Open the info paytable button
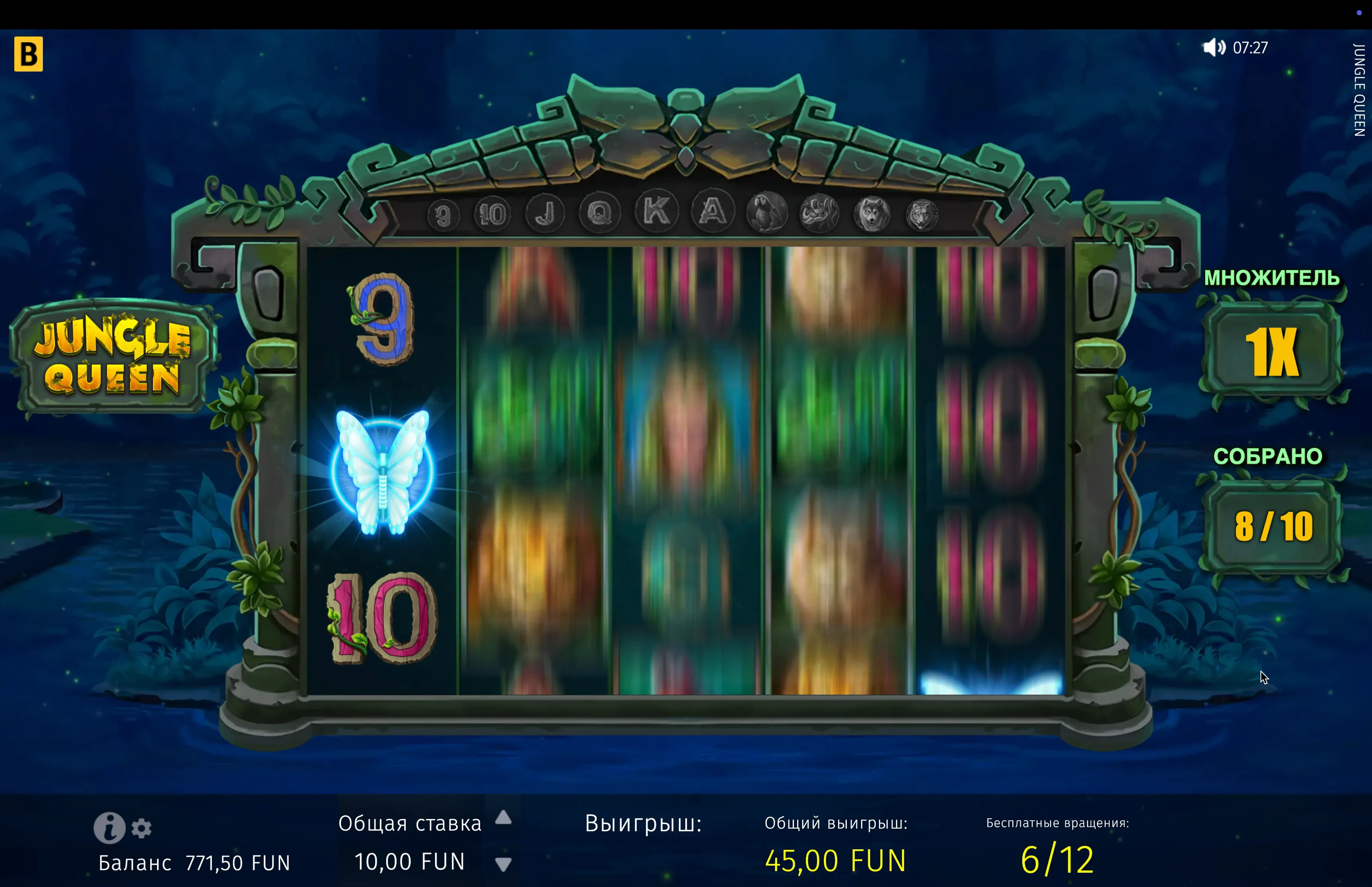Viewport: 1372px width, 887px height. [x=109, y=828]
